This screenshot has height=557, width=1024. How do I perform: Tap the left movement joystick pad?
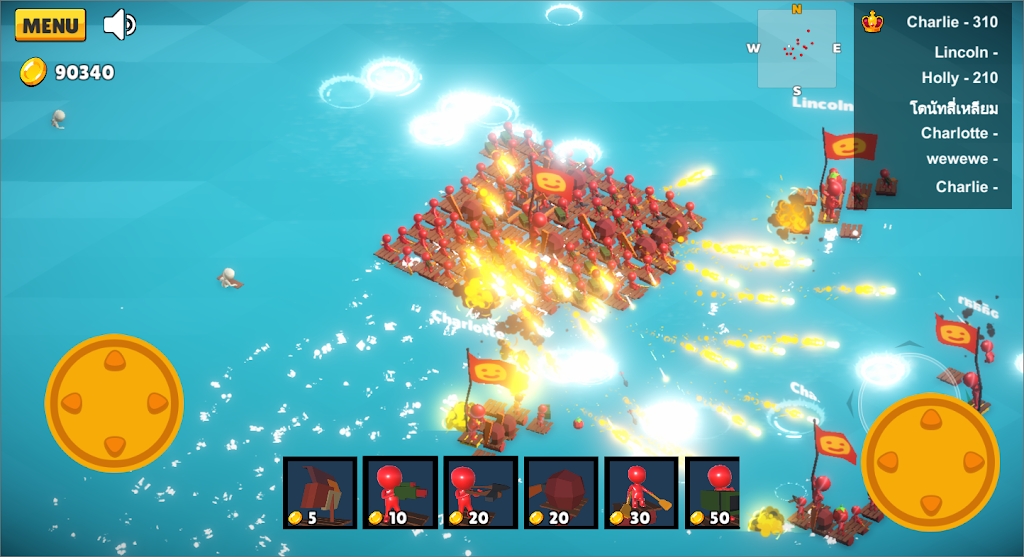click(x=114, y=403)
